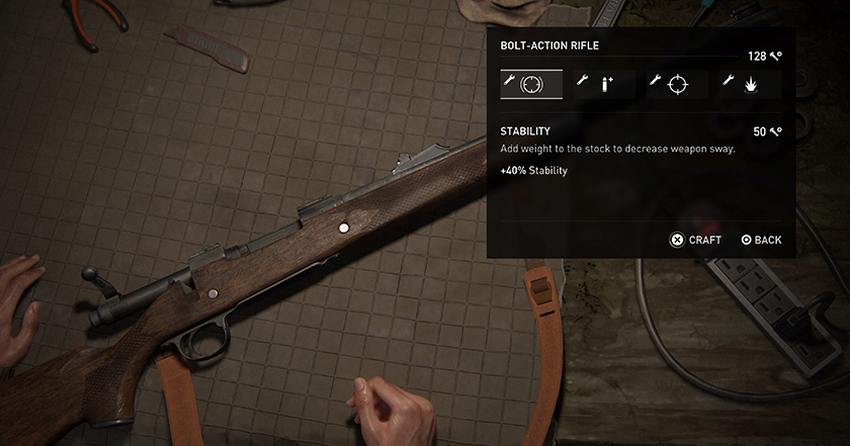The image size is (850, 446).
Task: Pick the crosshair scope upgrade slot
Action: (677, 84)
